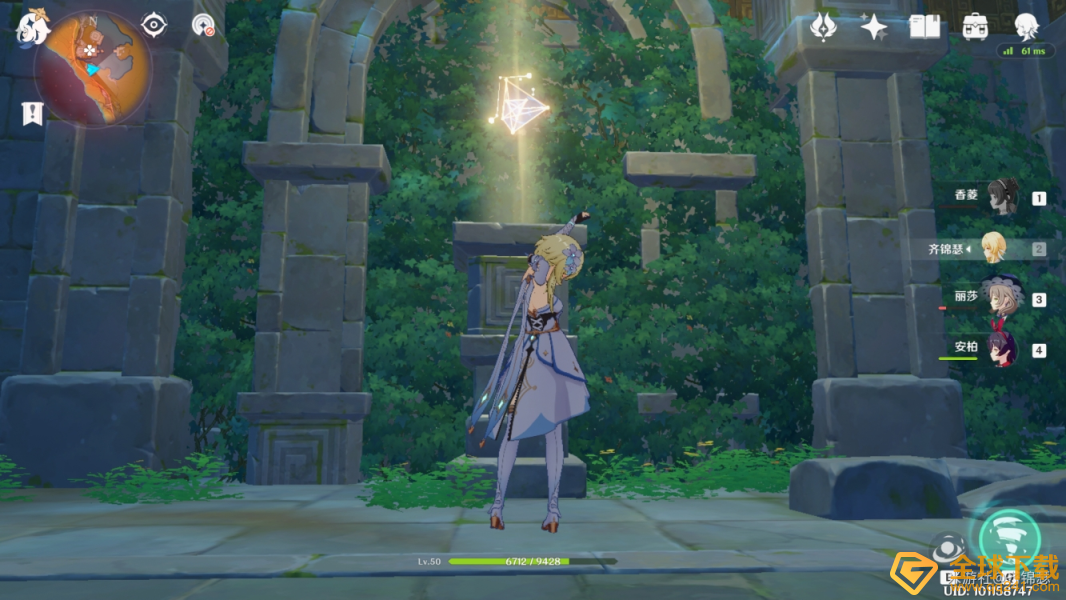Open the co-op mode signal icon
Screen dimensions: 1066x600
(204, 26)
